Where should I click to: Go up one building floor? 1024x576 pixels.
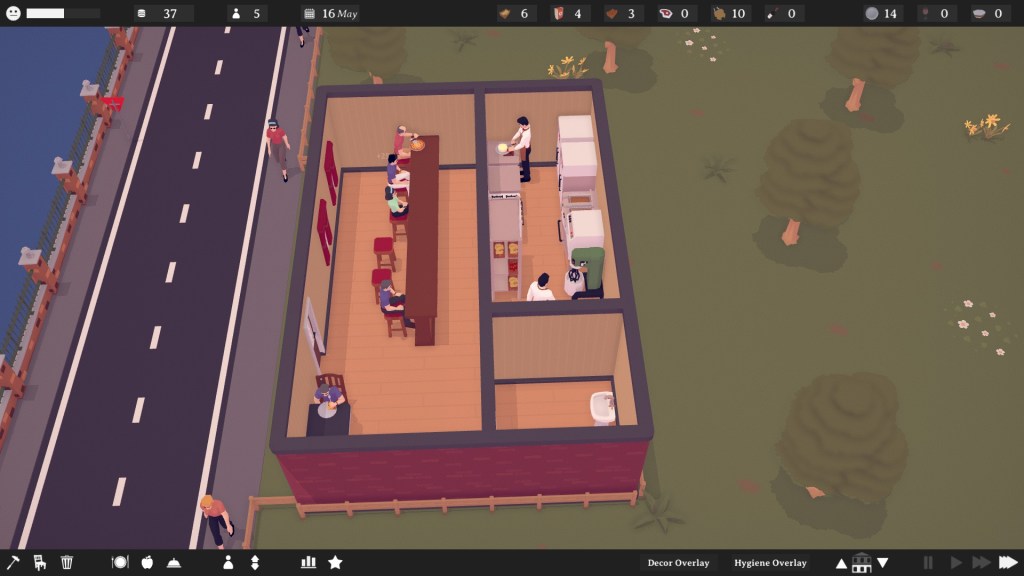click(841, 563)
